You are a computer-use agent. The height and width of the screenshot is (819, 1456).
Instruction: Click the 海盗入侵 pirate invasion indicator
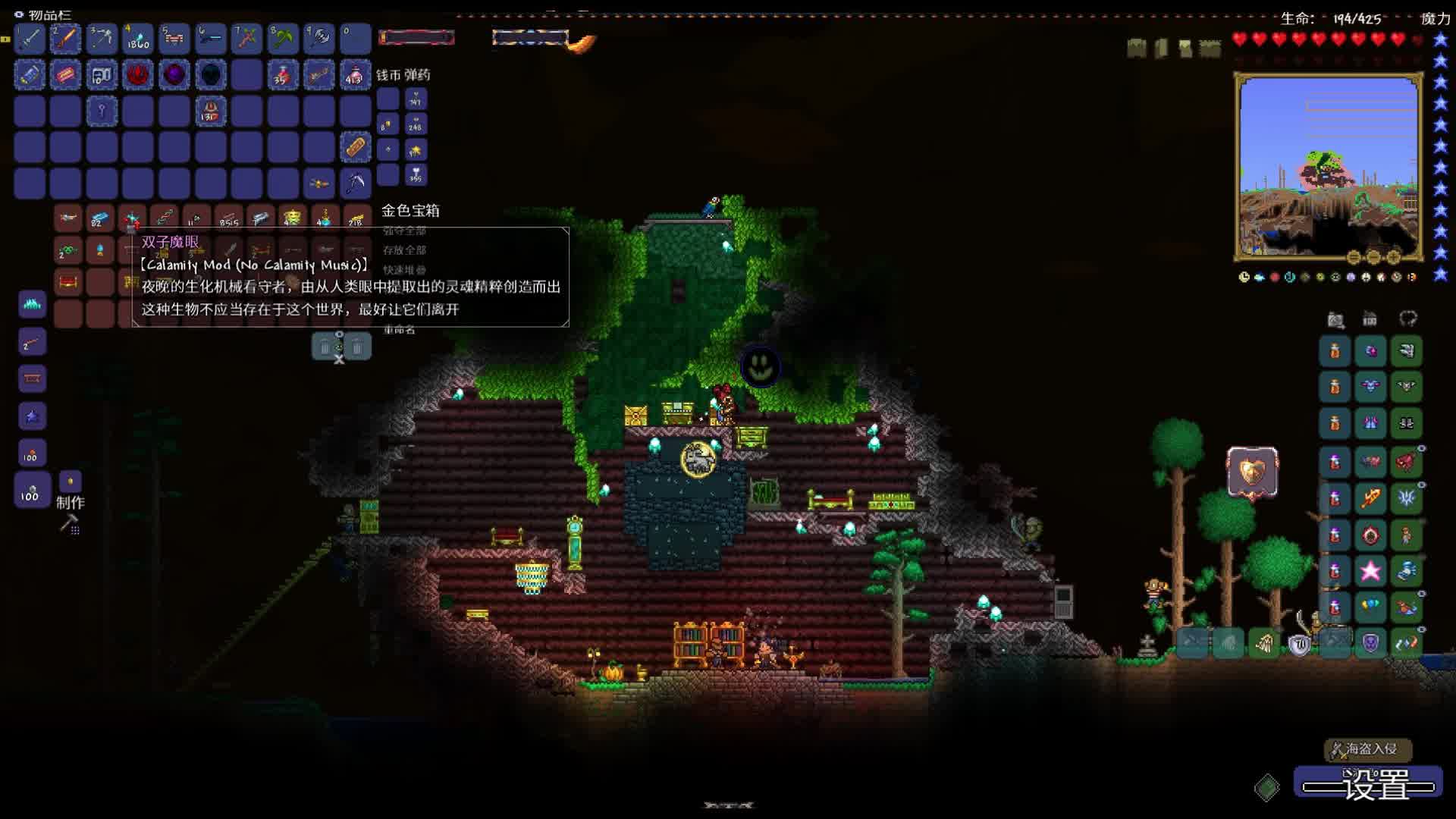click(1368, 749)
